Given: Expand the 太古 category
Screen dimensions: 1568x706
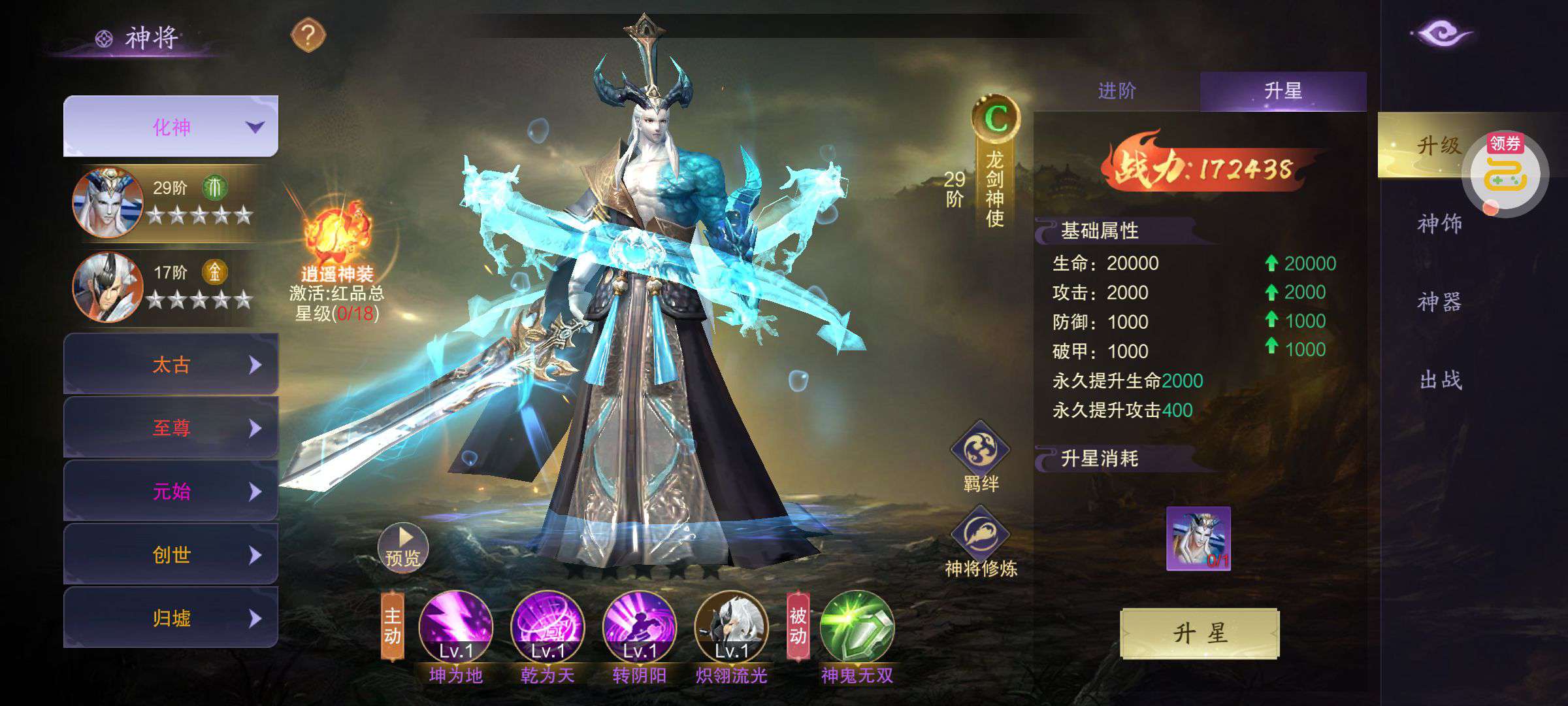Looking at the screenshot, I should (171, 364).
